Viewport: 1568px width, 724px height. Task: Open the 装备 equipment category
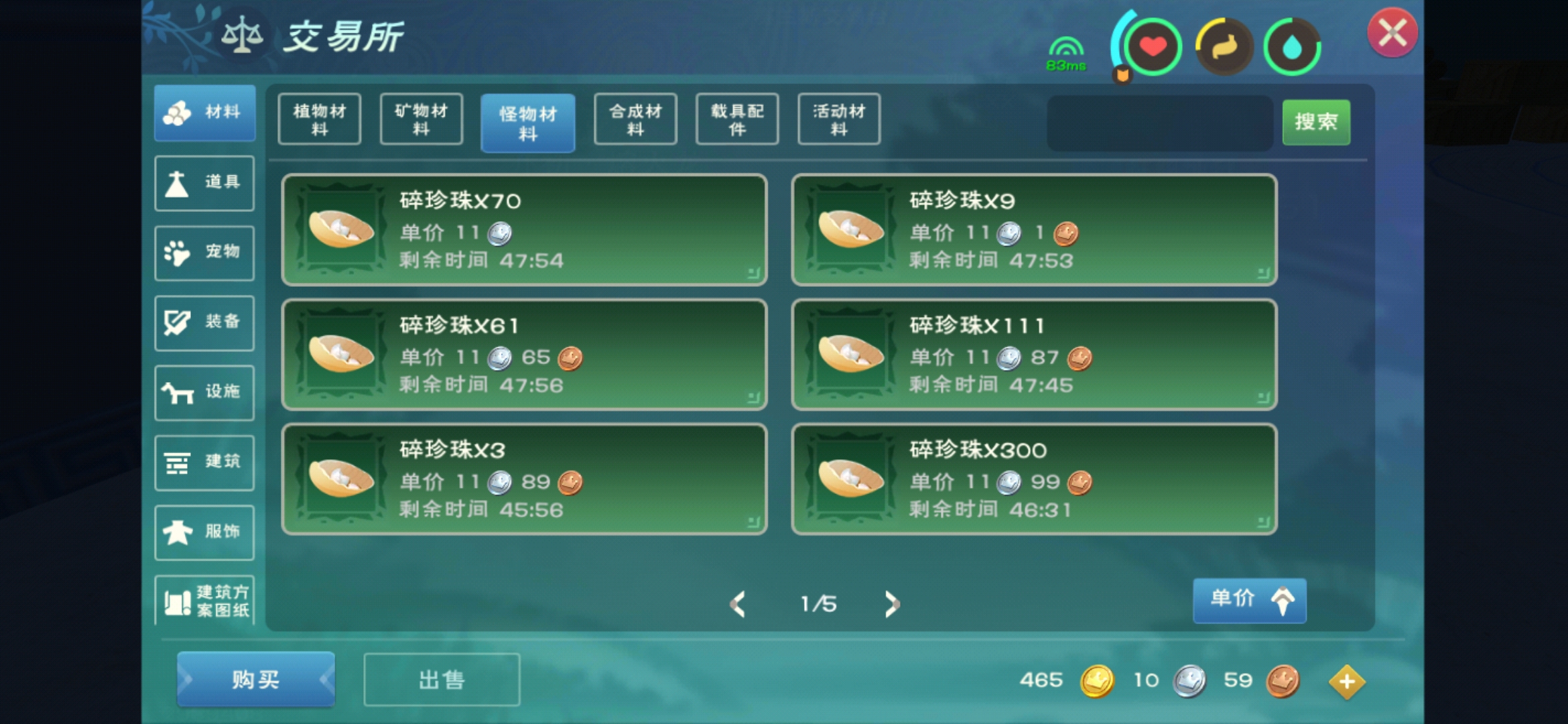pos(204,322)
